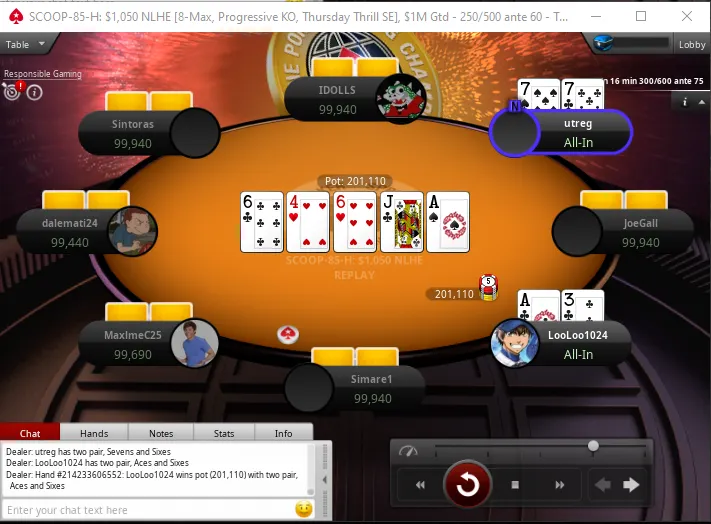The height and width of the screenshot is (524, 711).
Task: Stop the hand replay
Action: tap(515, 485)
